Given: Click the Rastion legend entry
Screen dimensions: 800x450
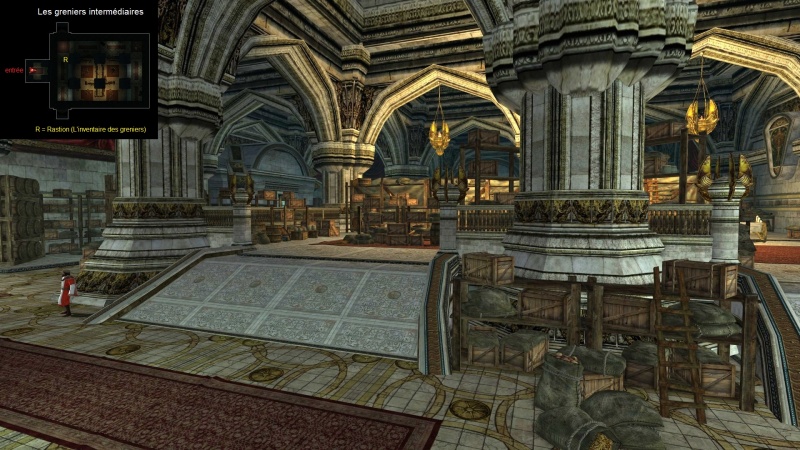Looking at the screenshot, I should [90, 129].
